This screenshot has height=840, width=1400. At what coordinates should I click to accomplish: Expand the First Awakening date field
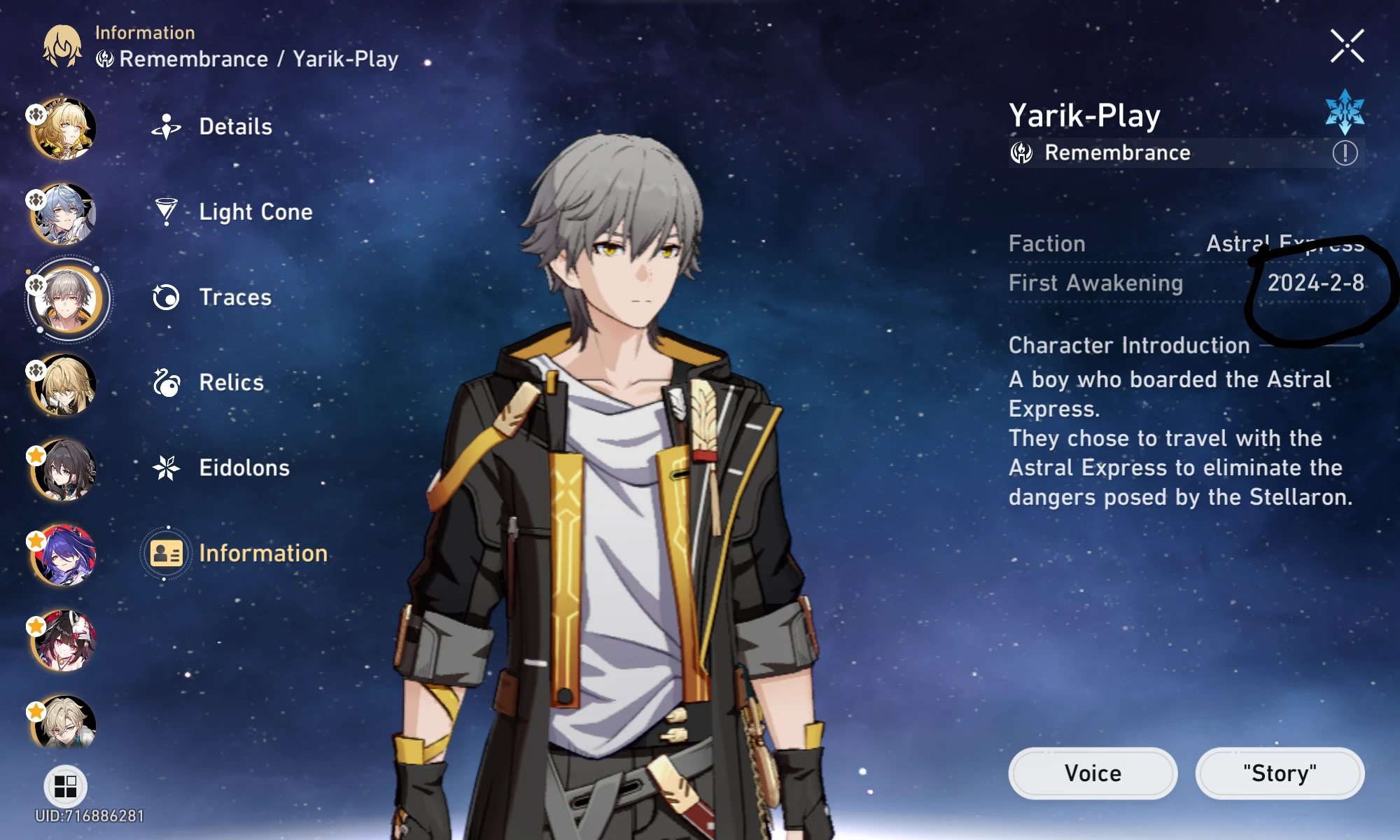tap(1183, 283)
